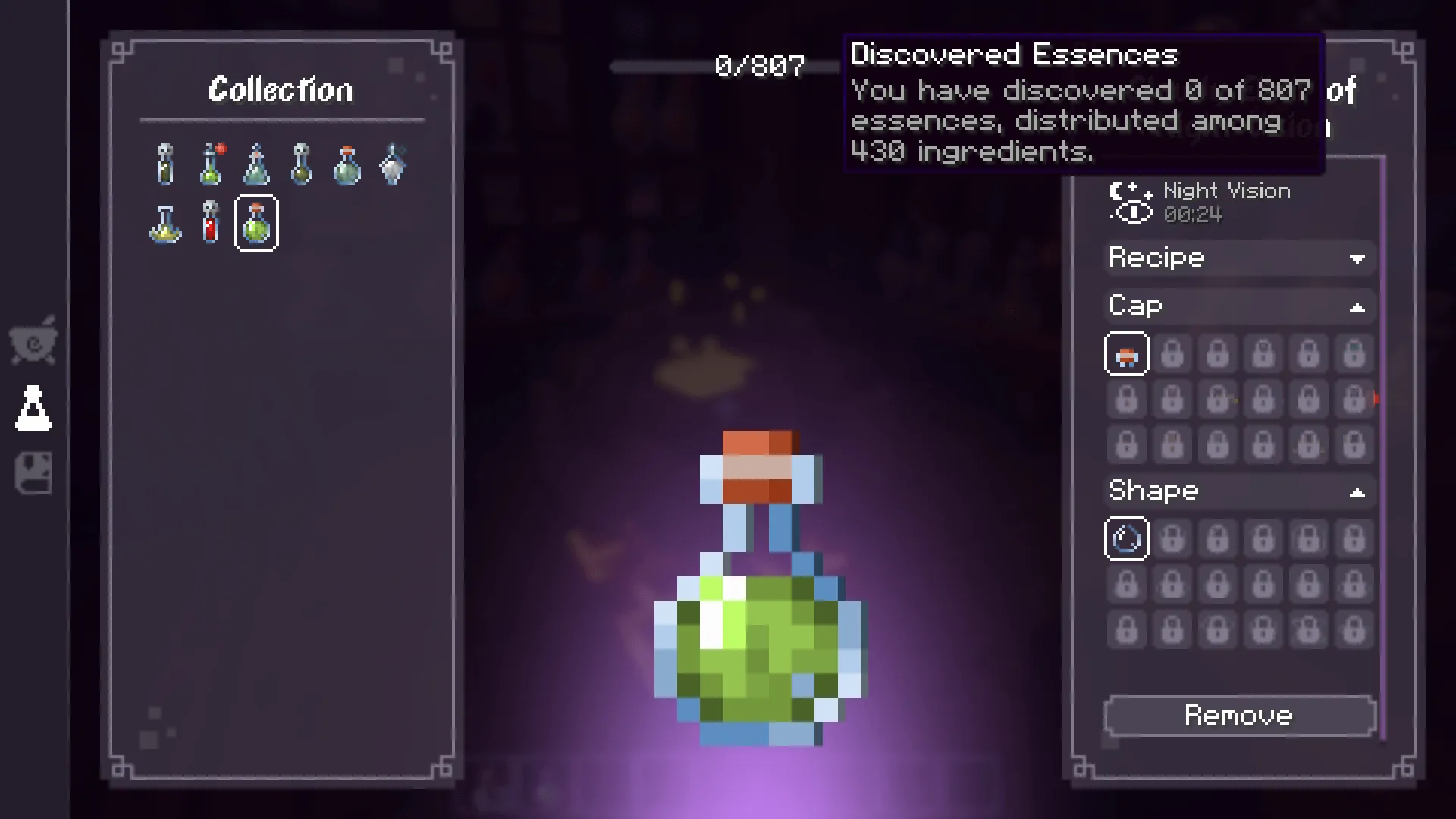Open the Recipe dropdown

[x=1239, y=258]
